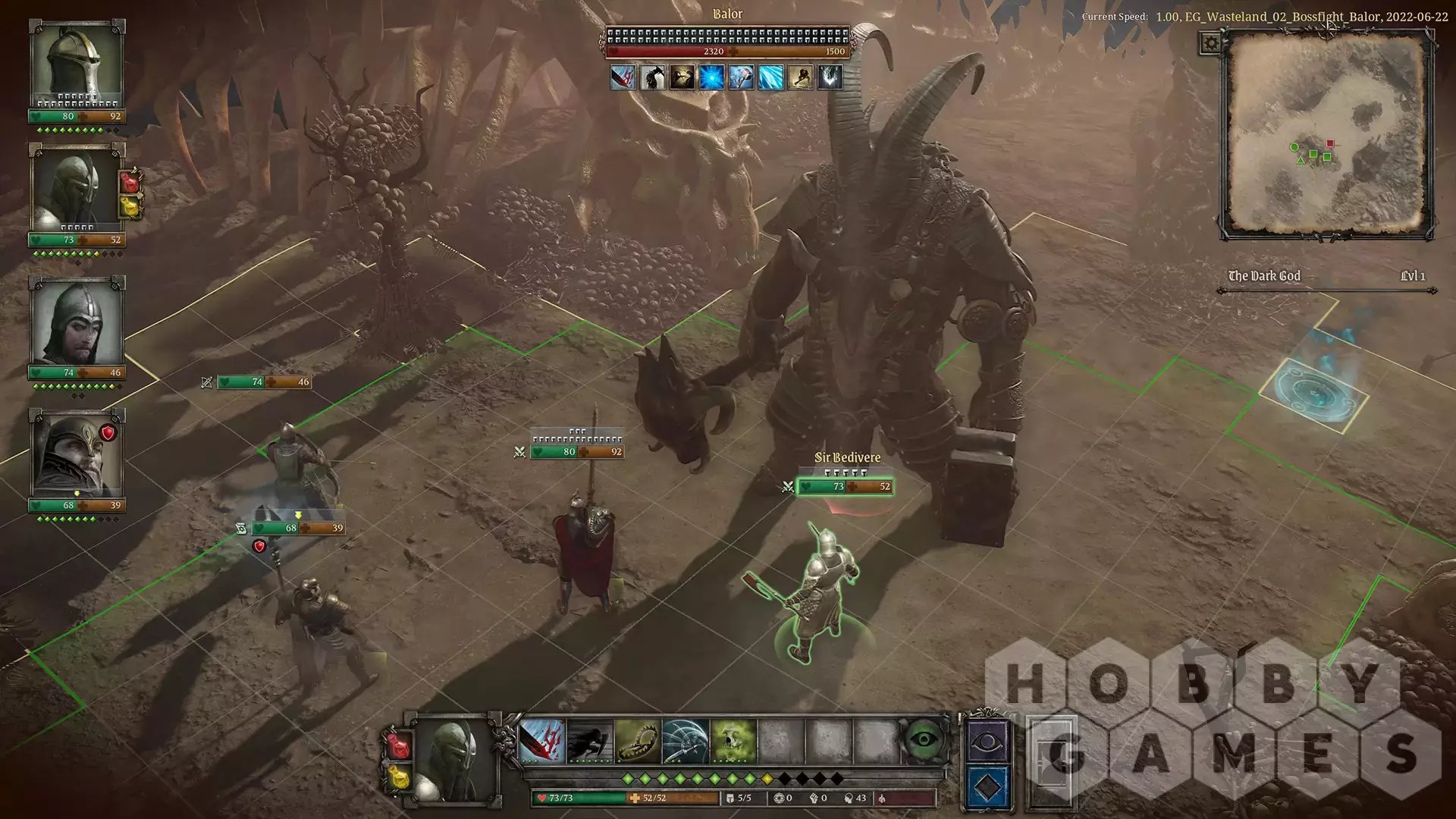
Task: Activate the bloody blade strike skill in hotbar
Action: click(x=542, y=741)
